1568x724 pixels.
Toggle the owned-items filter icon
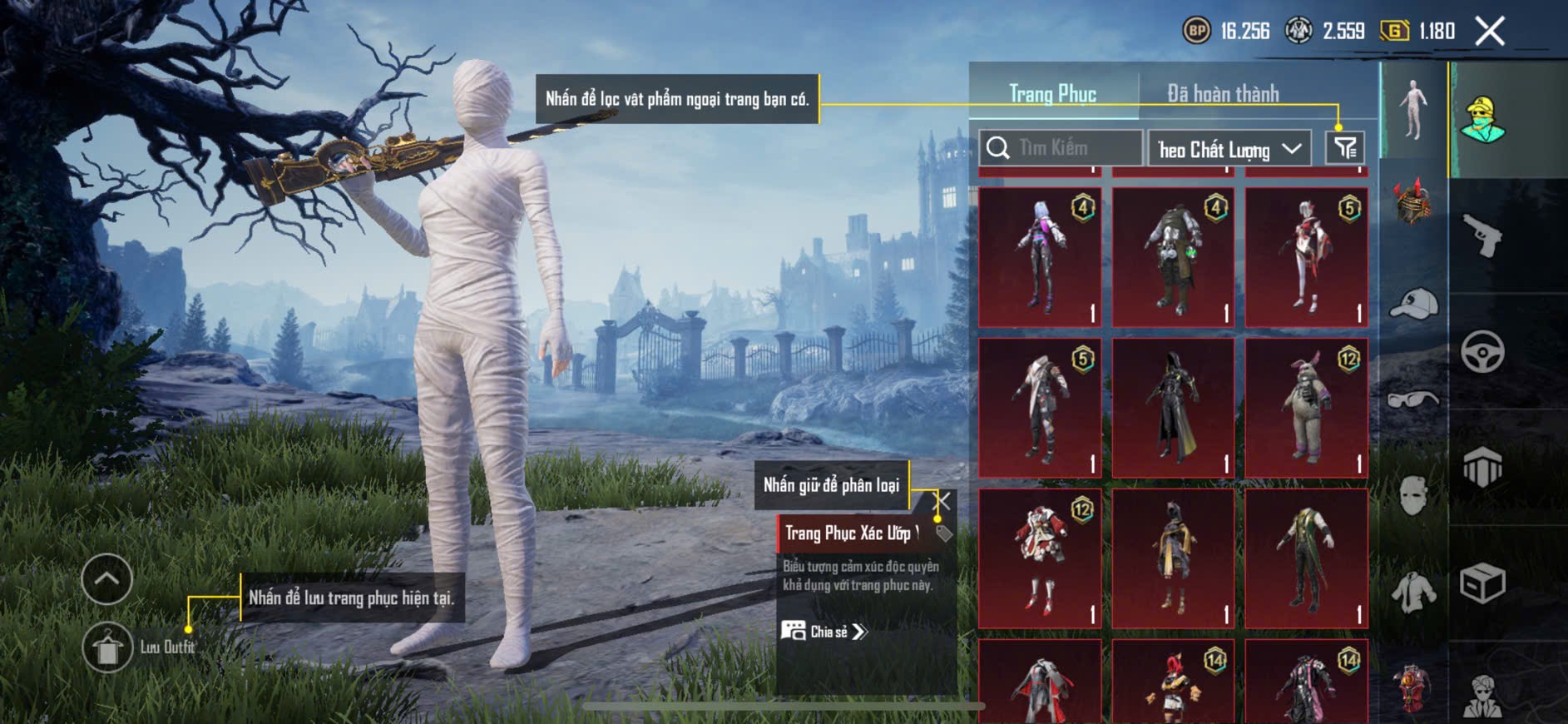coord(1344,148)
